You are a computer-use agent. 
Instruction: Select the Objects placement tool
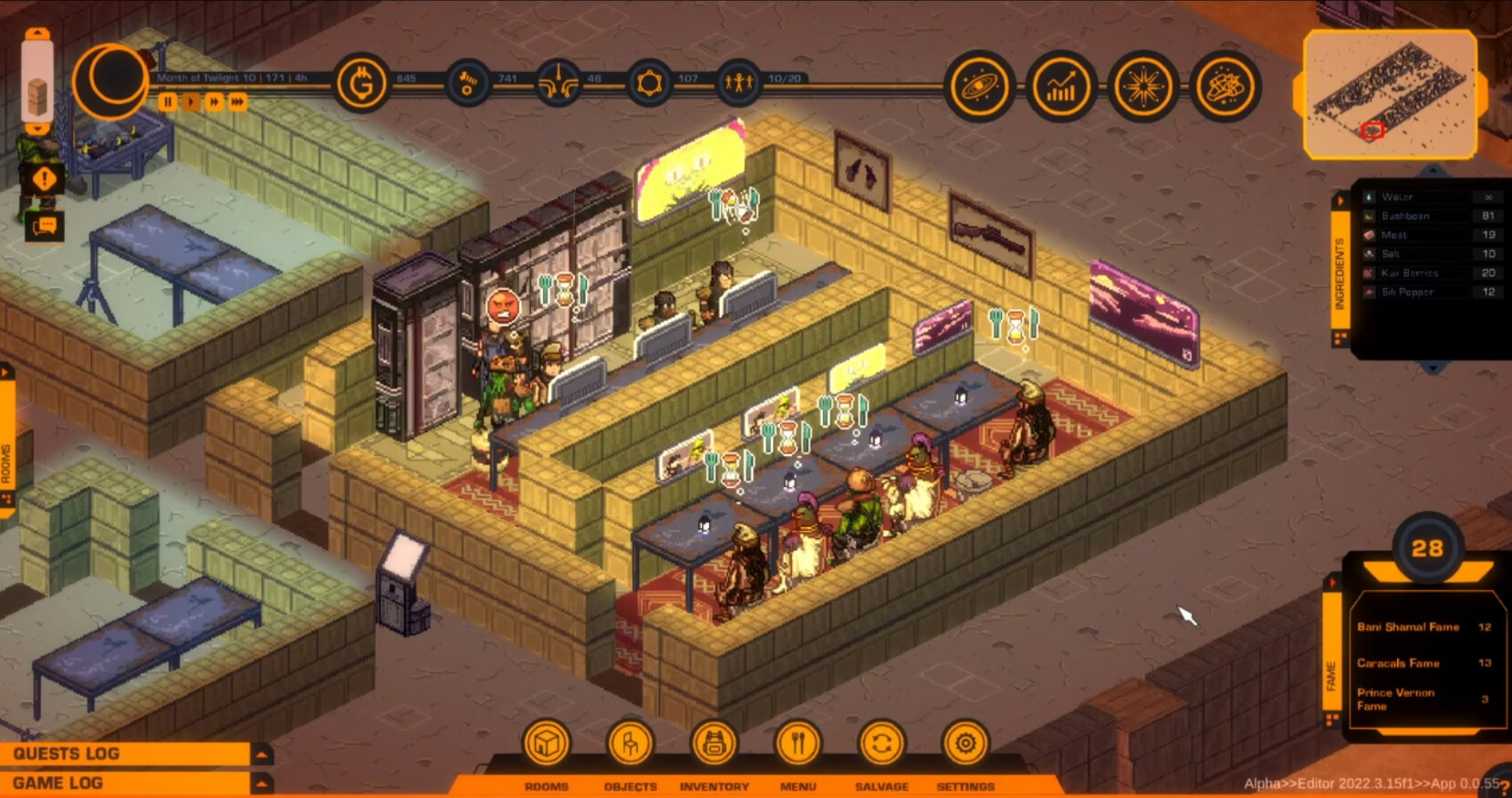pyautogui.click(x=629, y=743)
